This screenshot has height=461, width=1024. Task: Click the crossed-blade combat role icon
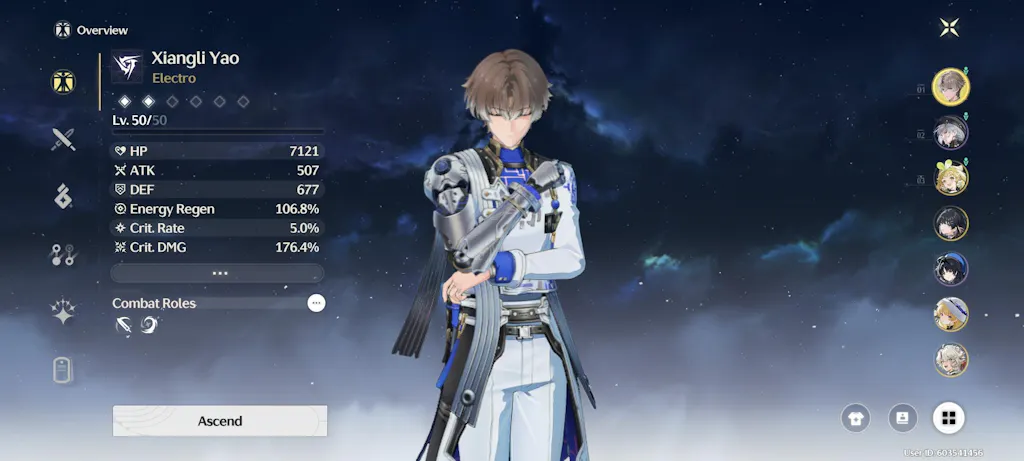[123, 325]
